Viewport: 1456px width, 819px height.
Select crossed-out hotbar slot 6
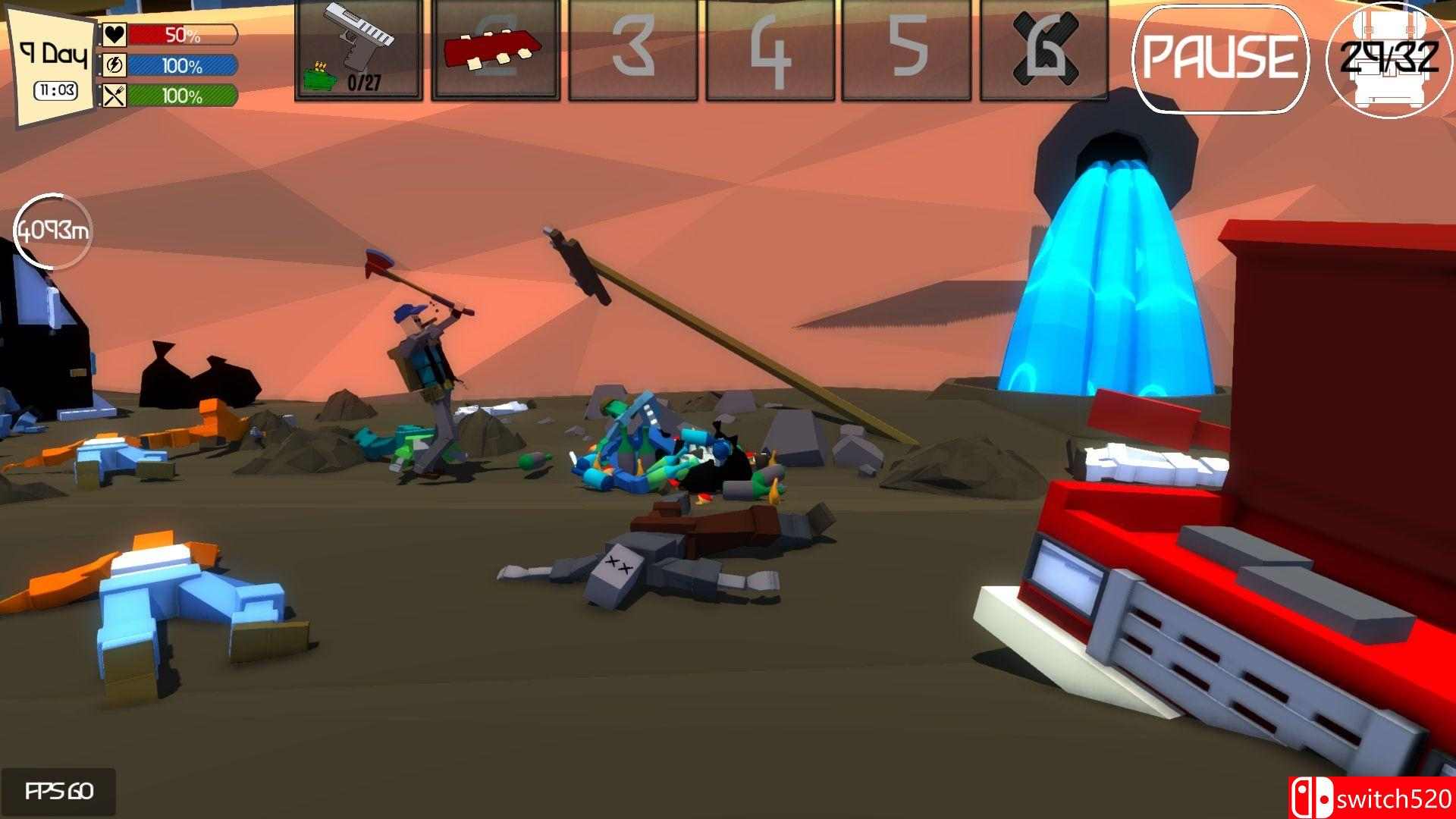pyautogui.click(x=1043, y=50)
